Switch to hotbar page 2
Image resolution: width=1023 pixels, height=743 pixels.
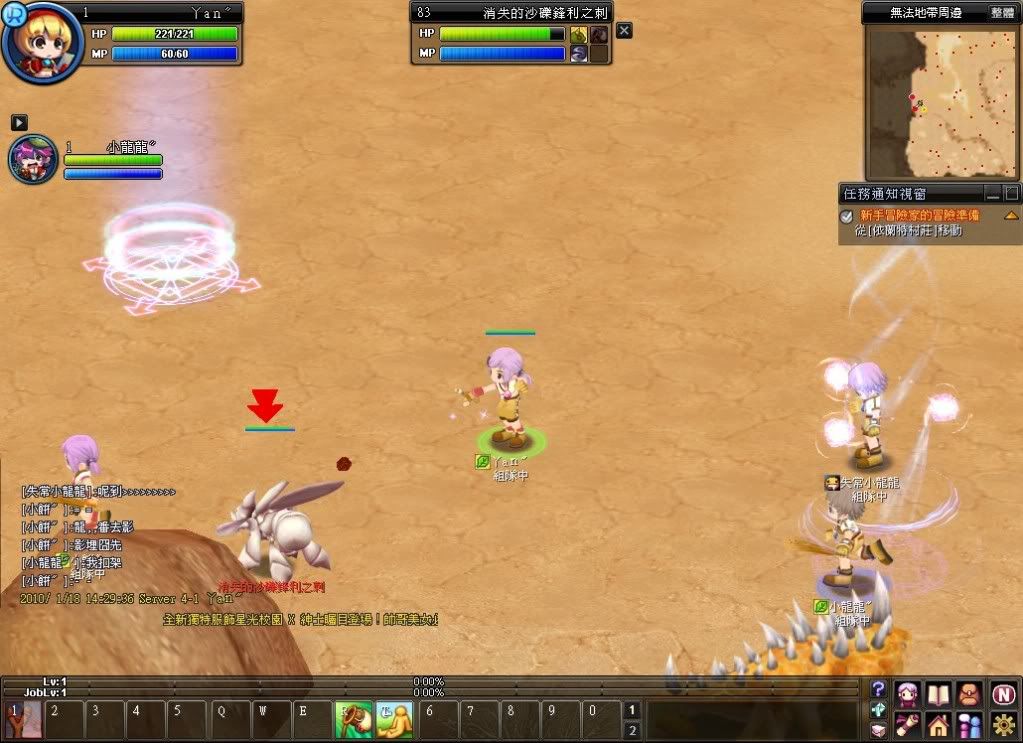pos(631,730)
